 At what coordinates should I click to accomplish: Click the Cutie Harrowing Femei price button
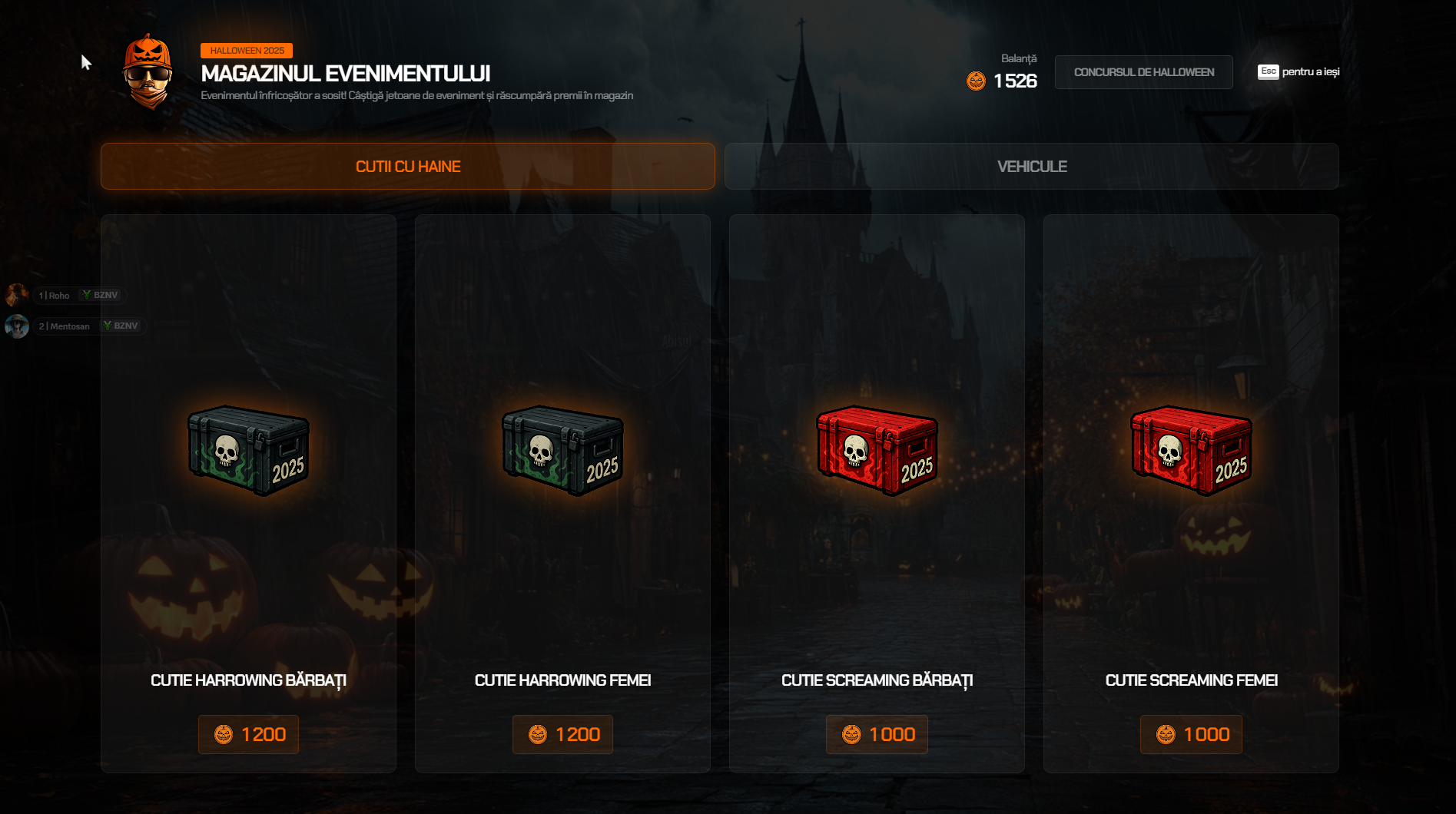[x=562, y=734]
